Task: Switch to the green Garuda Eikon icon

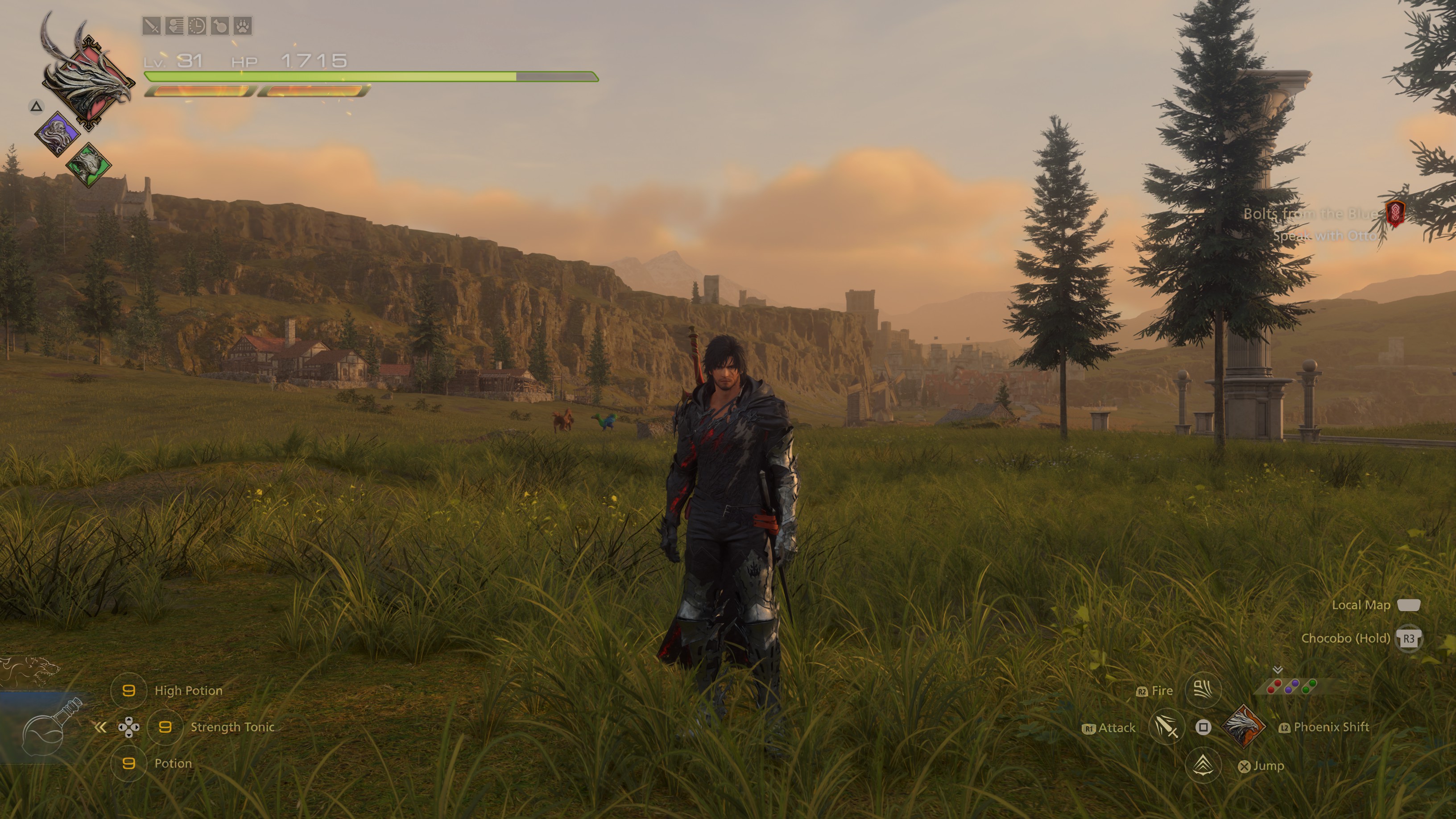Action: 88,165
